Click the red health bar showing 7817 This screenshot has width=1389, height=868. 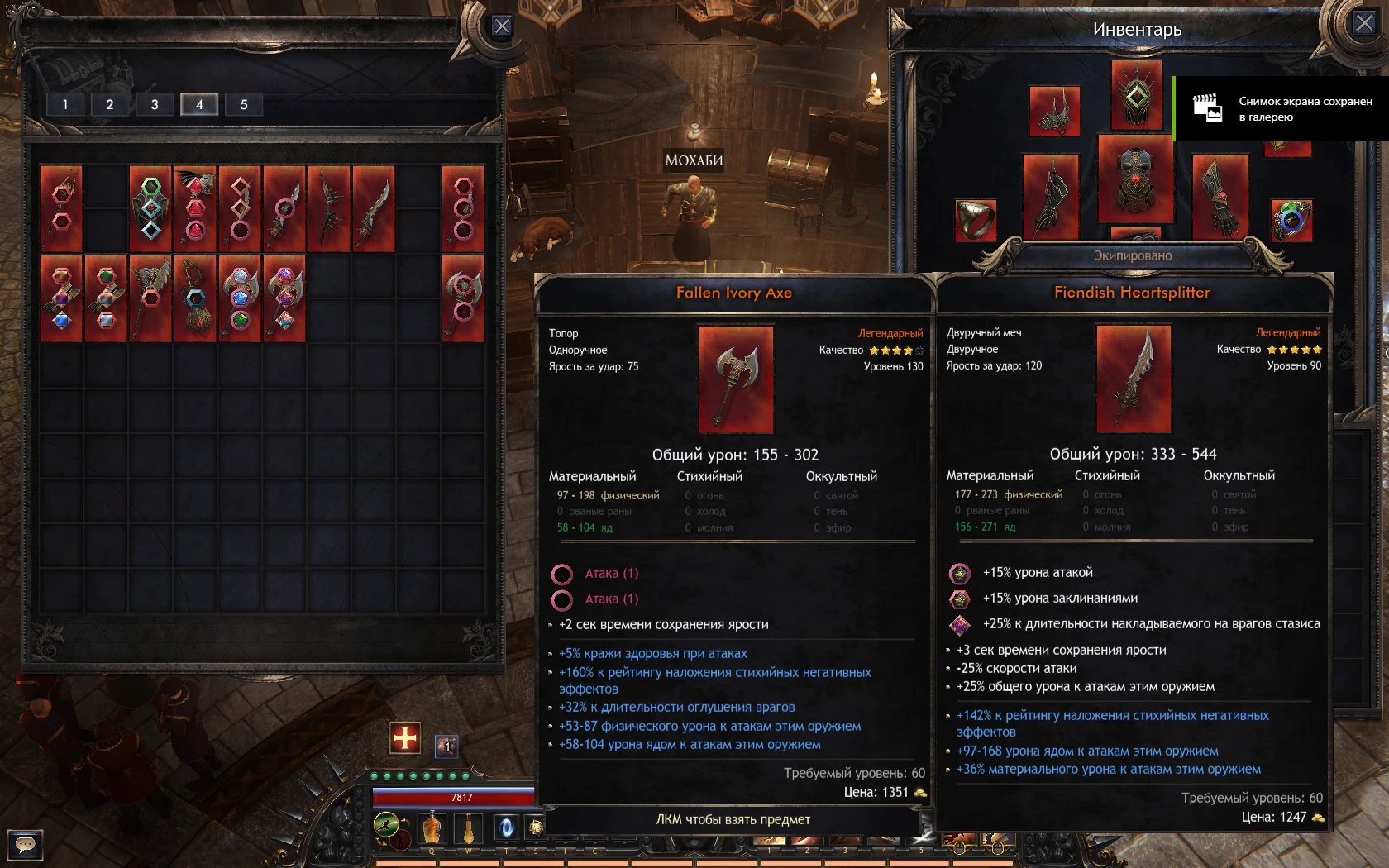tap(456, 796)
